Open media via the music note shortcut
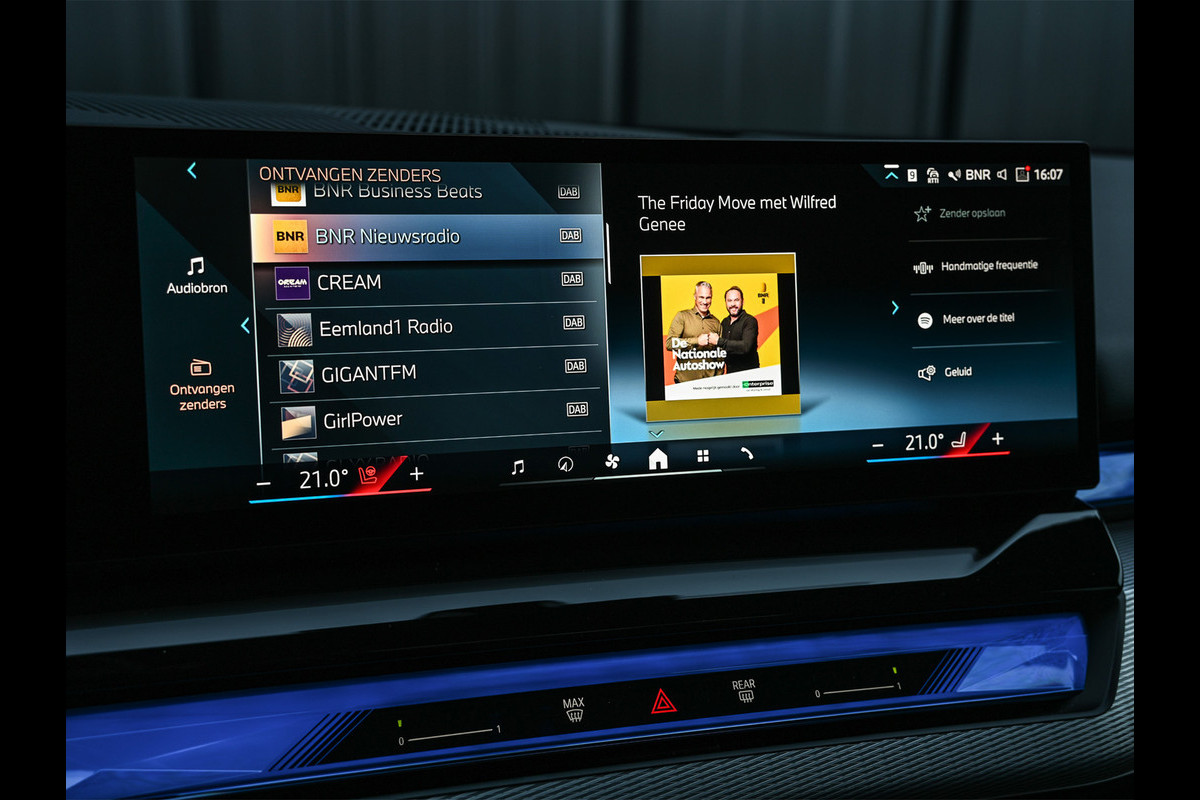This screenshot has height=800, width=1200. [x=517, y=466]
